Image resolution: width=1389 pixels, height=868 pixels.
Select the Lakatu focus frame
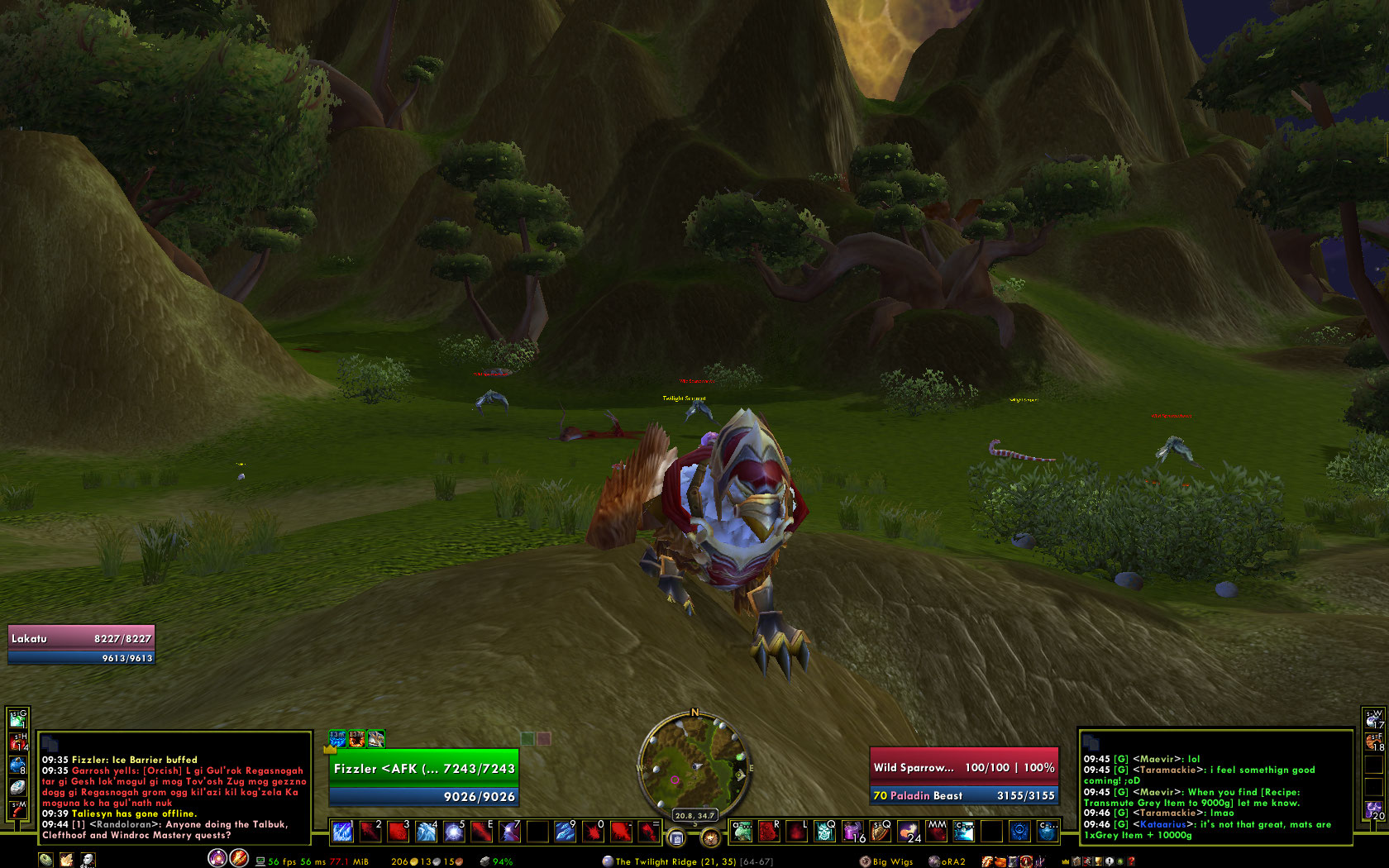[81, 638]
